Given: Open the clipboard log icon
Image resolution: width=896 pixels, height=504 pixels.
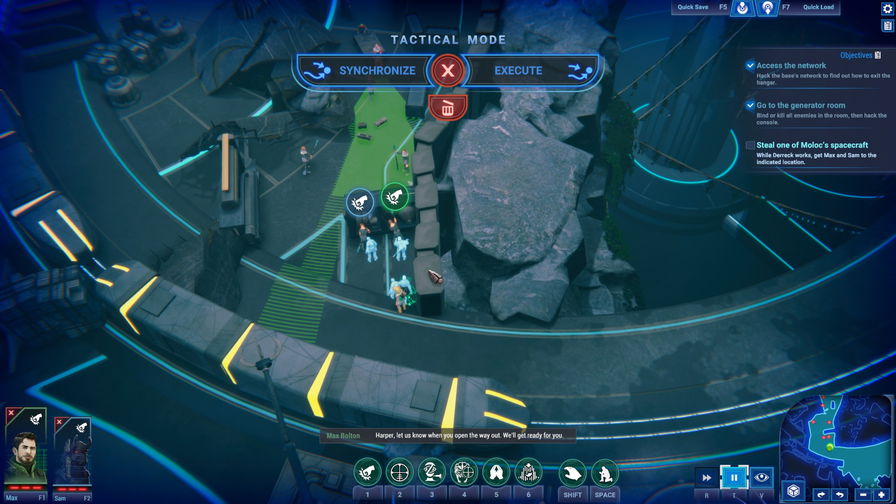Looking at the screenshot, I should click(x=887, y=26).
